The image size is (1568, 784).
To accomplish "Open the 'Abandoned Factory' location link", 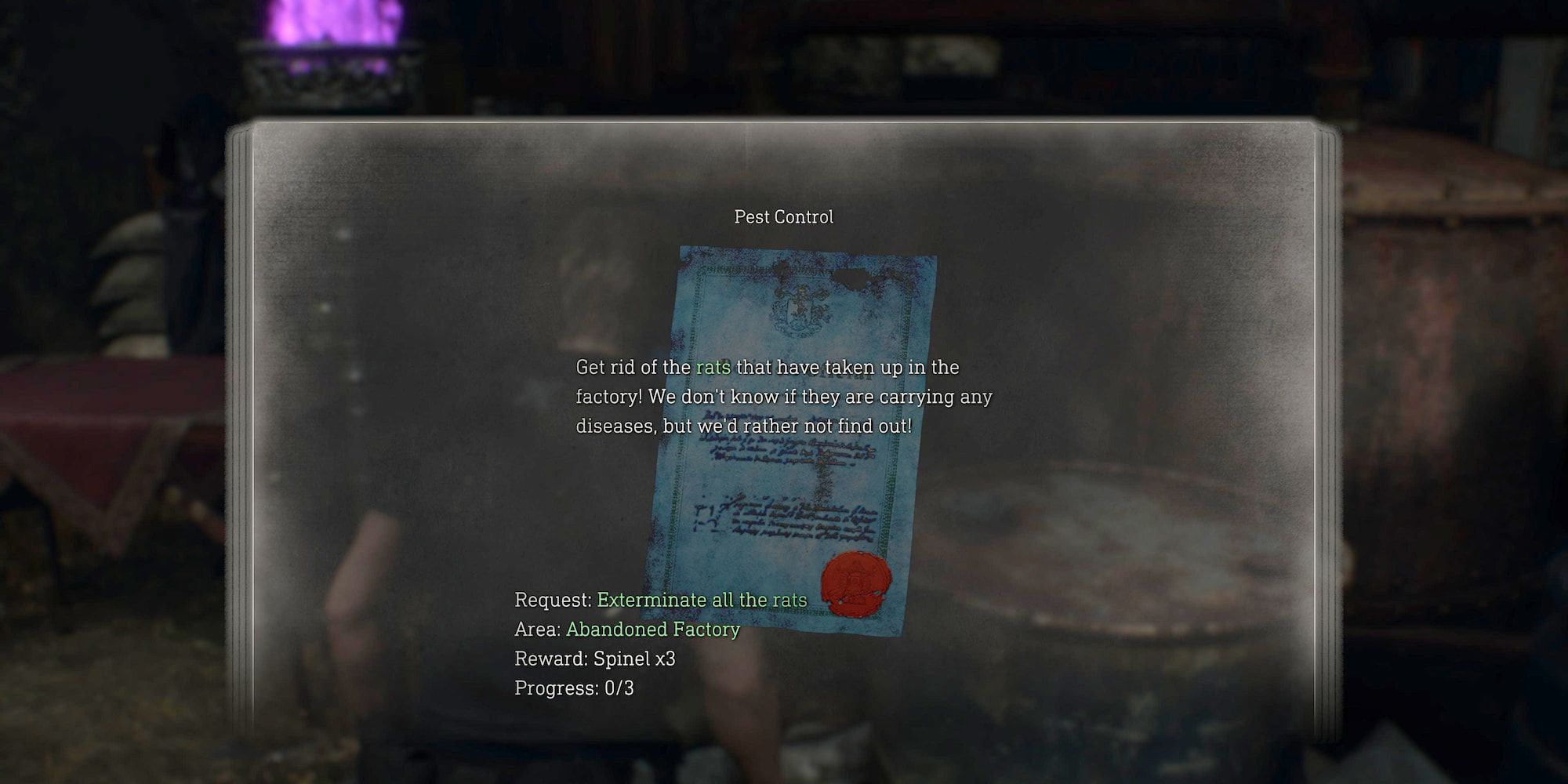I will click(653, 629).
